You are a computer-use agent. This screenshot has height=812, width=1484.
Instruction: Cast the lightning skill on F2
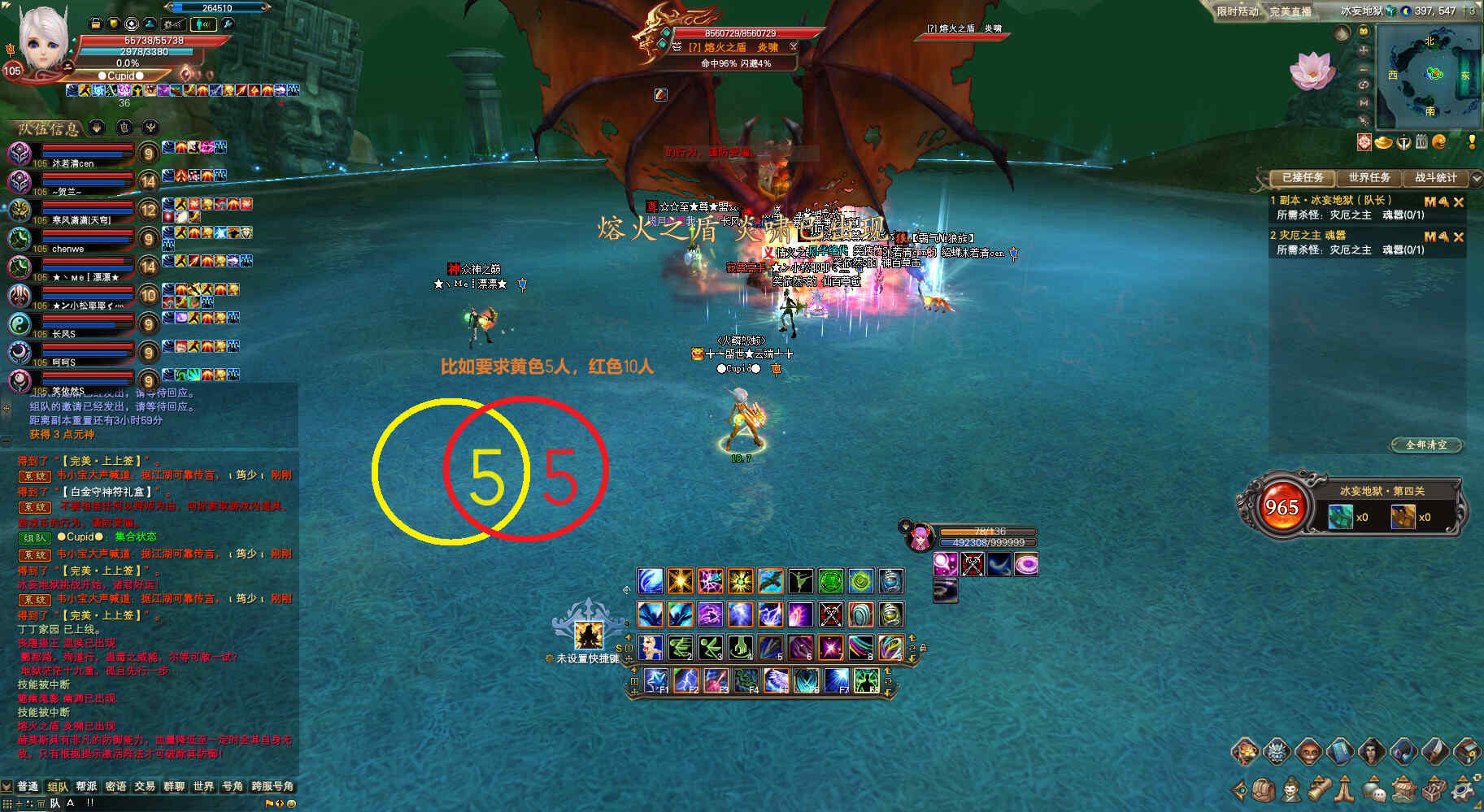coord(685,680)
